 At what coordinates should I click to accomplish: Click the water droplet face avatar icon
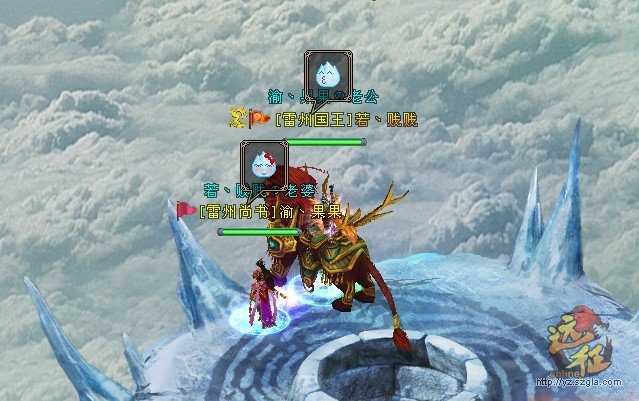point(329,71)
